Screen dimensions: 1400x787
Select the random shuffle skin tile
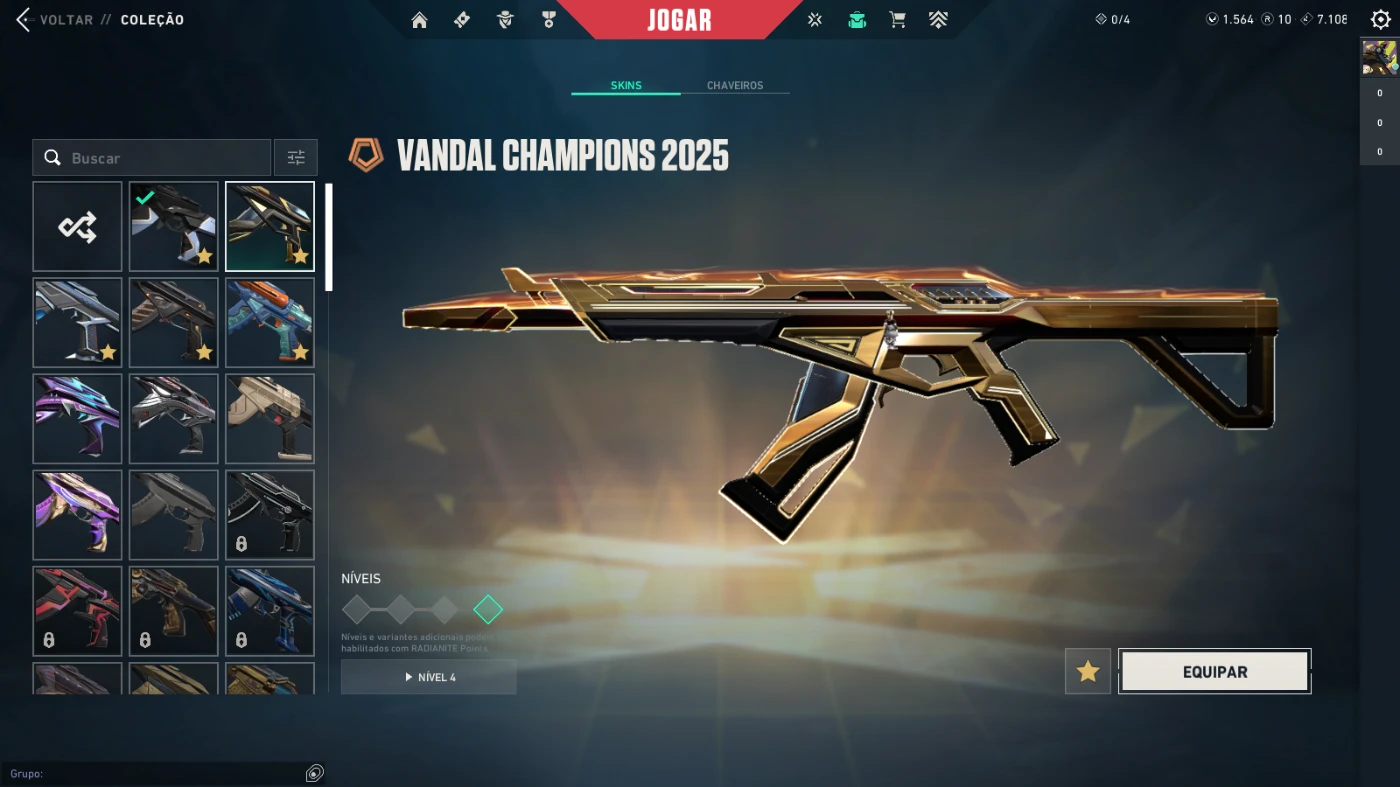77,227
